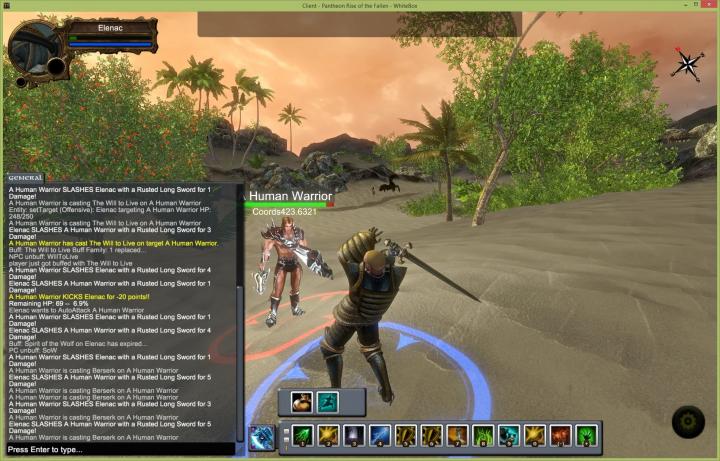The width and height of the screenshot is (720, 461).
Task: Close the game client window
Action: point(705,5)
